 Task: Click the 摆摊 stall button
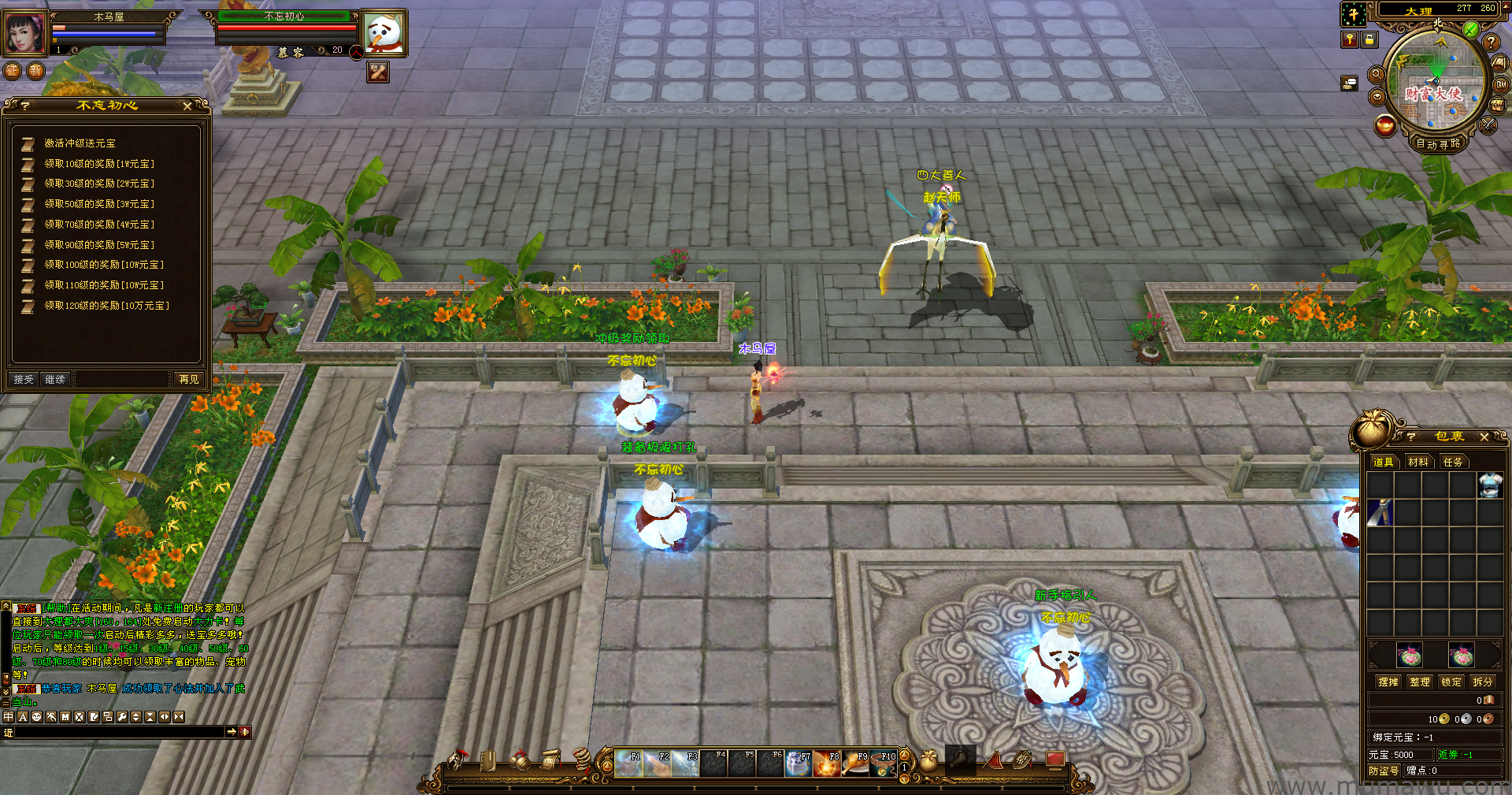1388,682
